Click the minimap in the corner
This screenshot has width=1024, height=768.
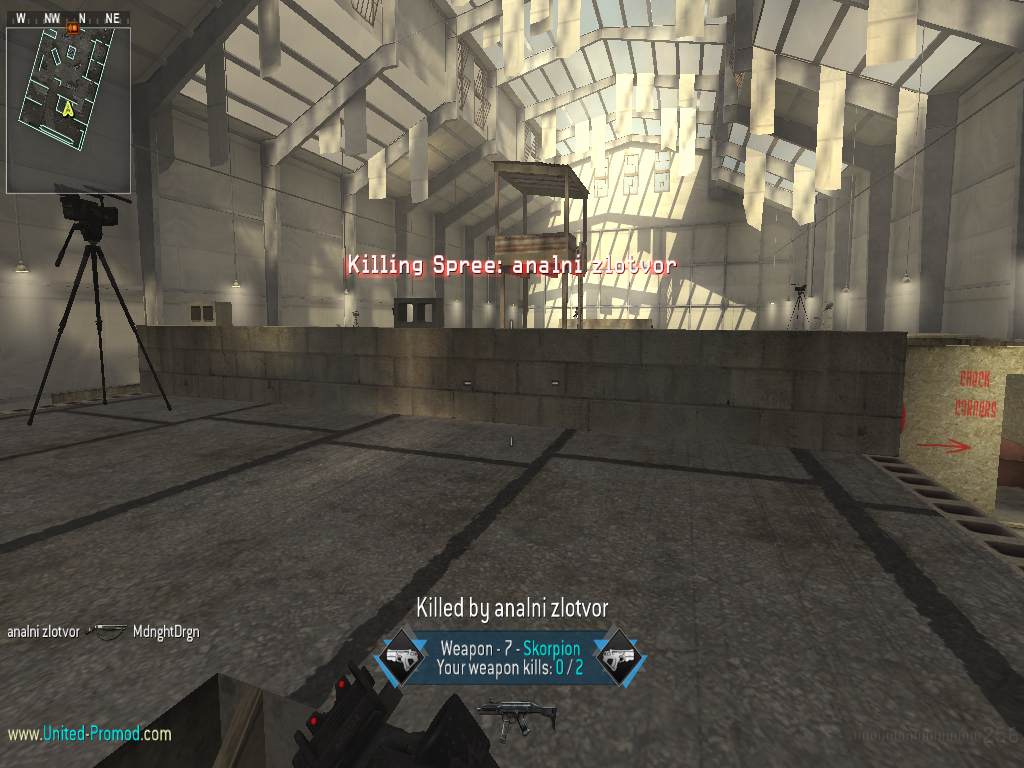point(68,110)
